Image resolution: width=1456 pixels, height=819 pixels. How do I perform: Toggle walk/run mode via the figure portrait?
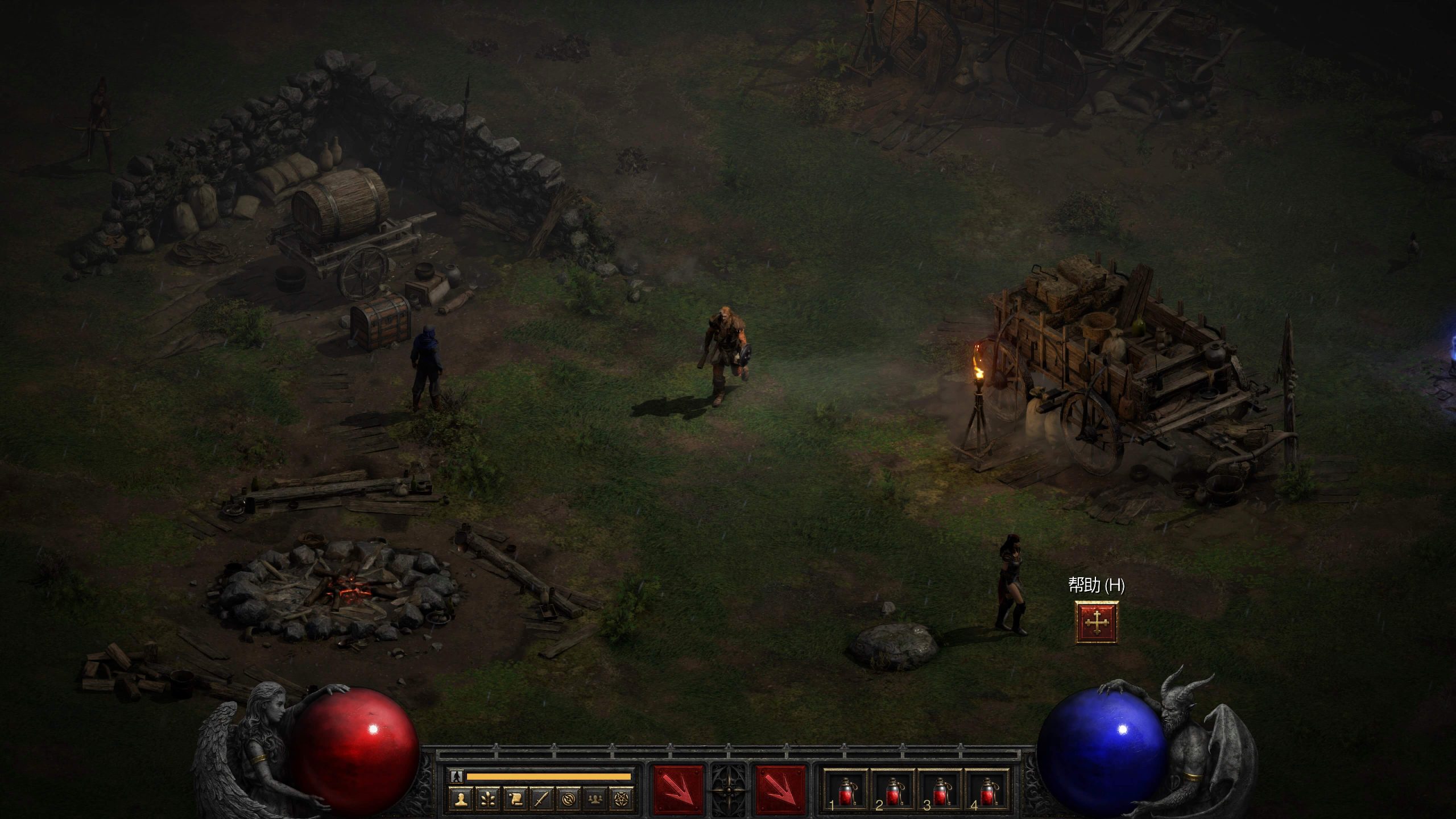coord(456,777)
